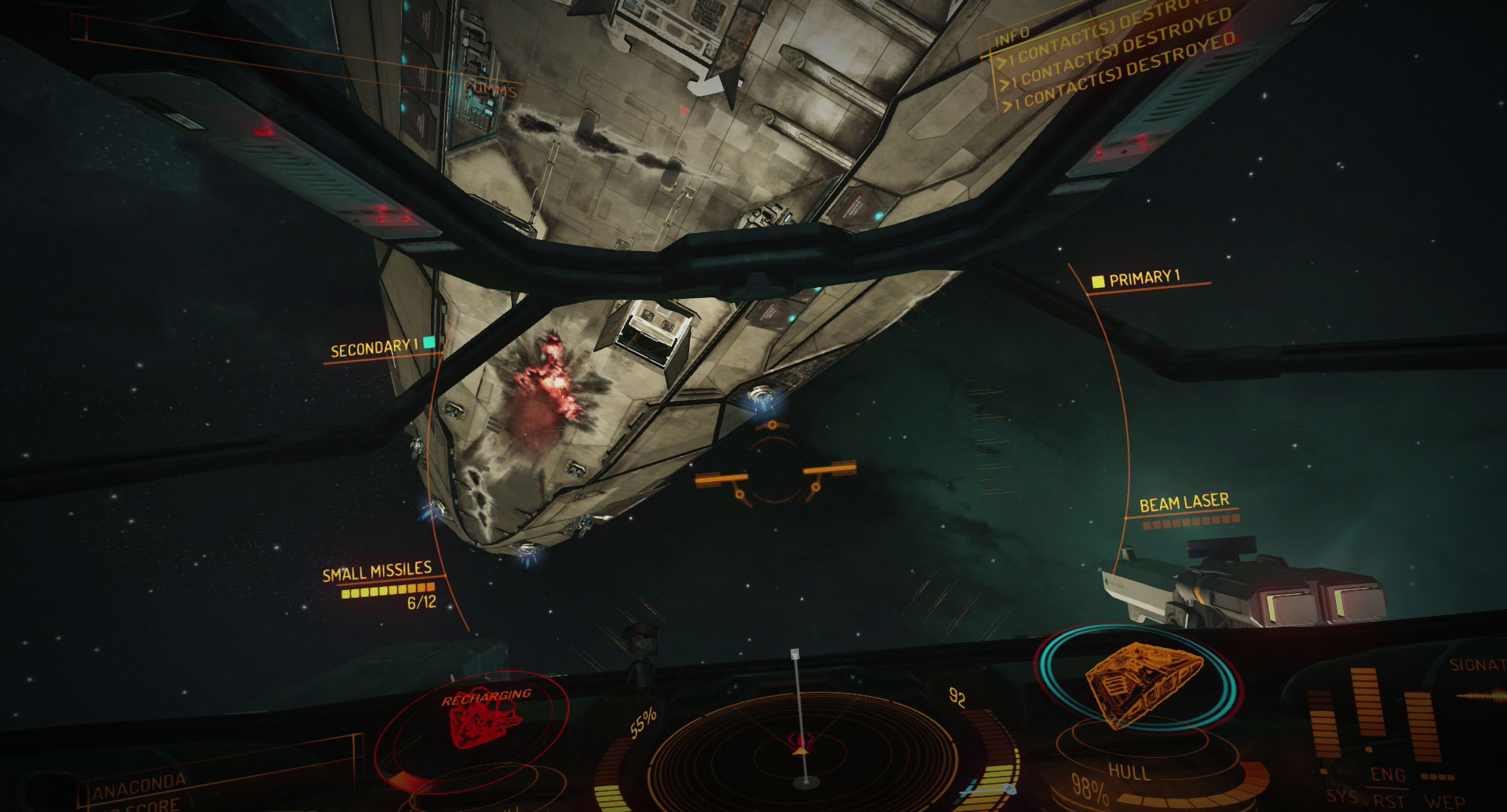
Task: Select the Small Missiles weapon entry
Action: click(377, 571)
